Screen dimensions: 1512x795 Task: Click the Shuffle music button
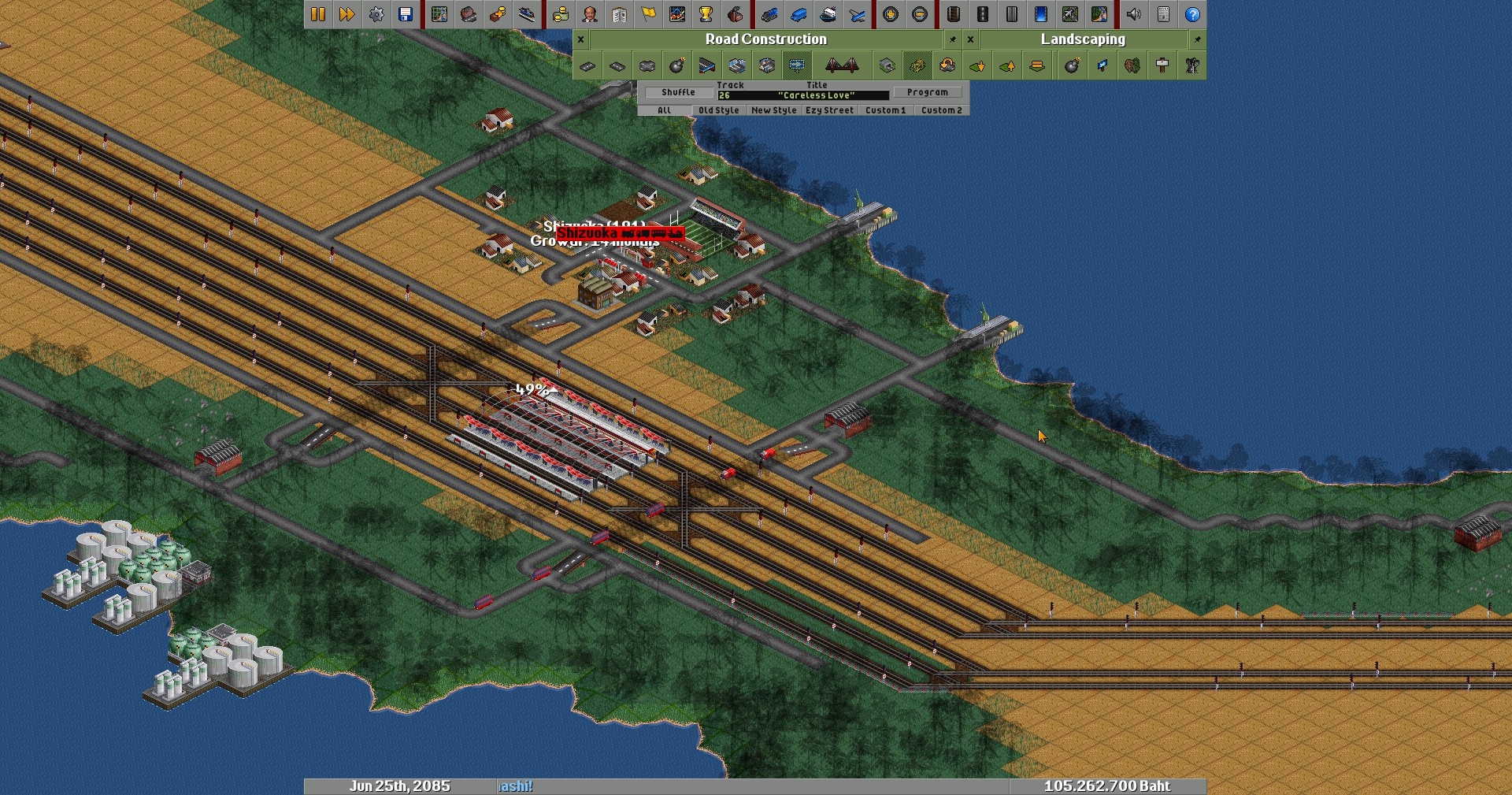click(x=678, y=92)
